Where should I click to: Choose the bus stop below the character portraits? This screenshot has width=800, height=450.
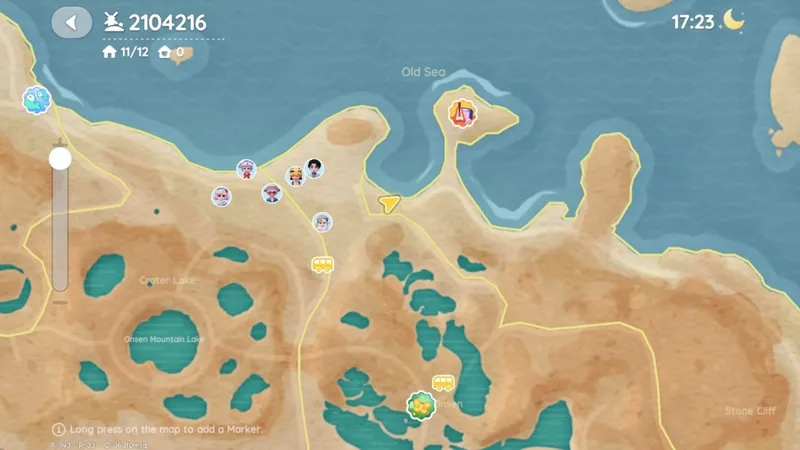pos(322,265)
